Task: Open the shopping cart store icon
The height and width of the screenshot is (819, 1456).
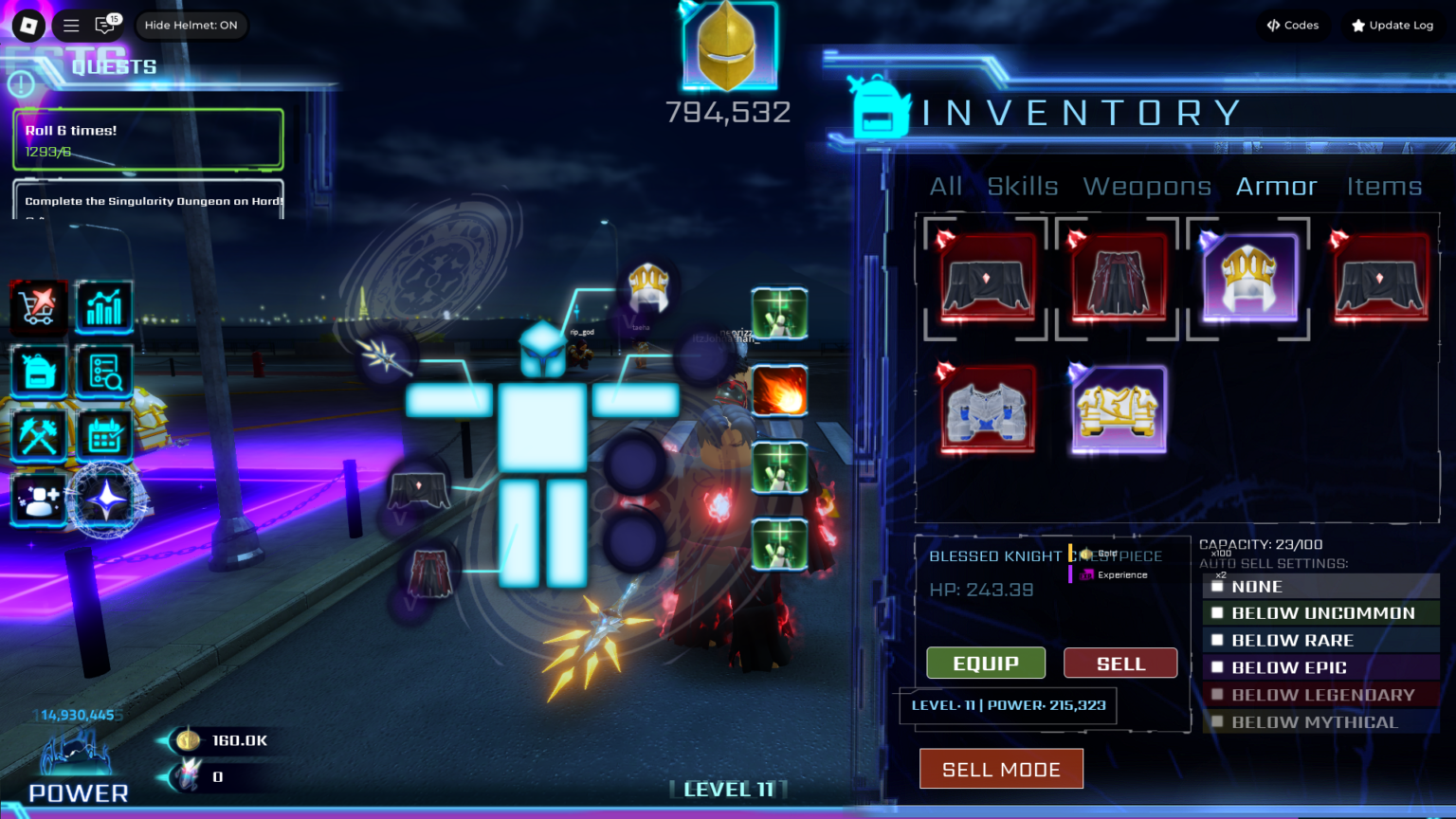Action: (39, 307)
